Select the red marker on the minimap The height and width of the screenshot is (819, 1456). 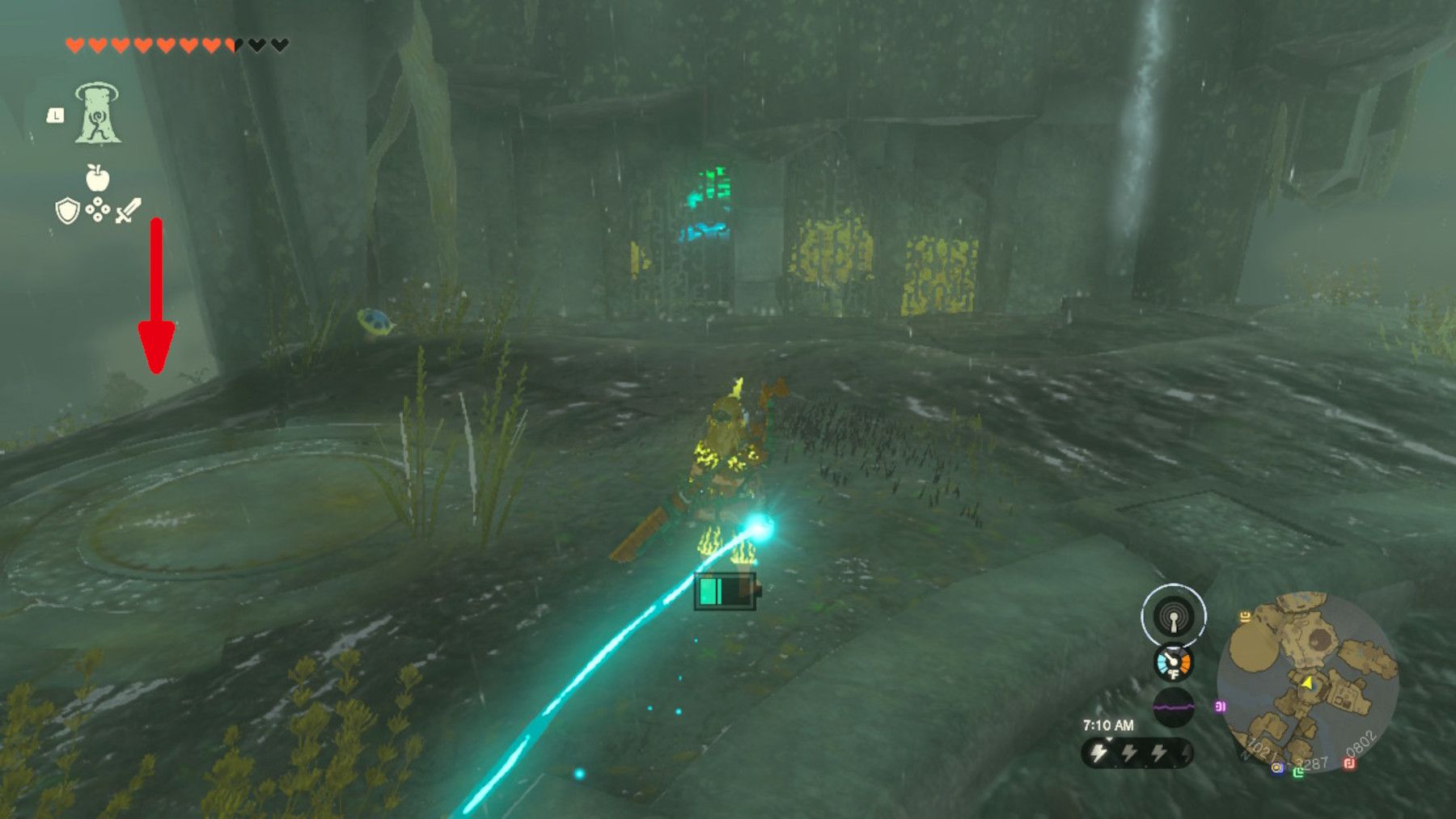click(x=1349, y=763)
